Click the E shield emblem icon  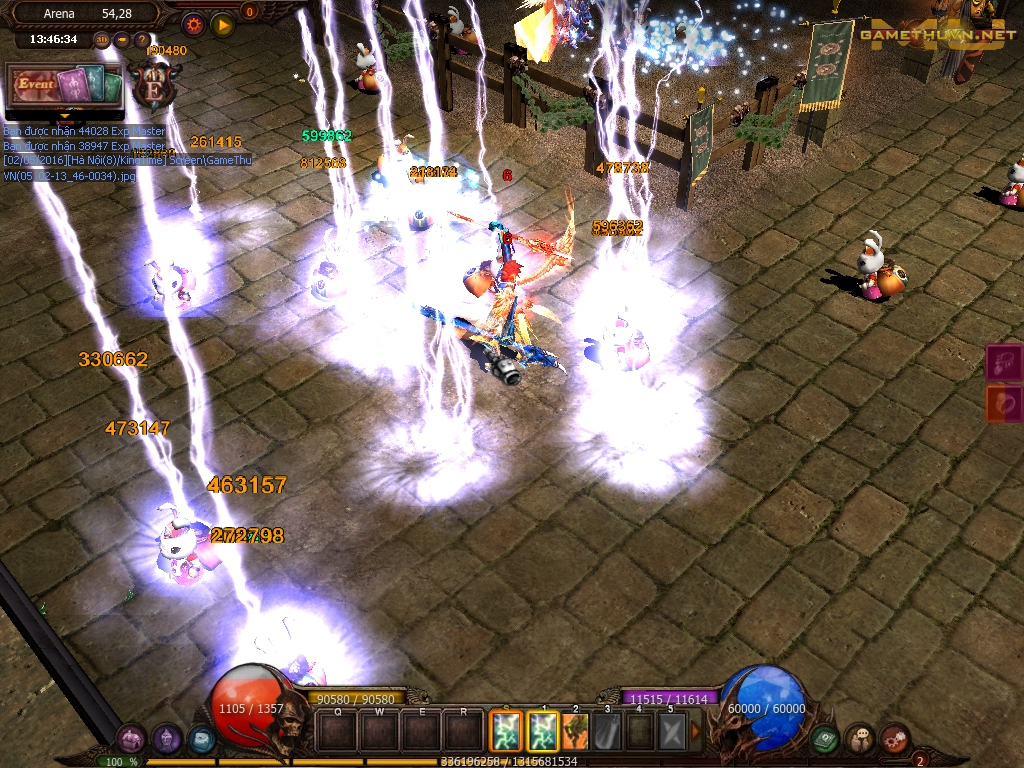155,86
